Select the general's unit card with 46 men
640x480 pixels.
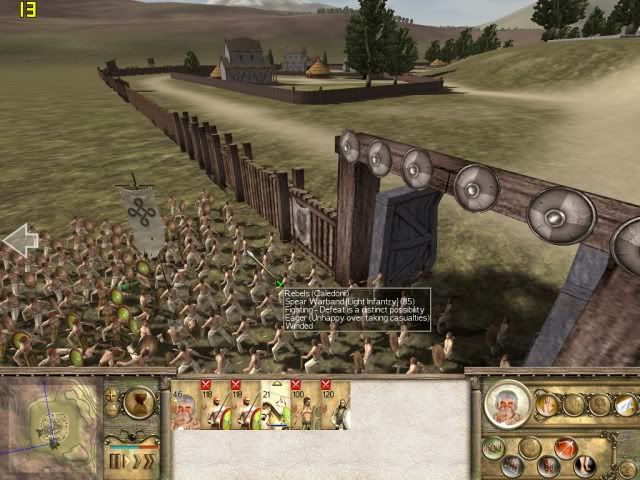coord(186,405)
